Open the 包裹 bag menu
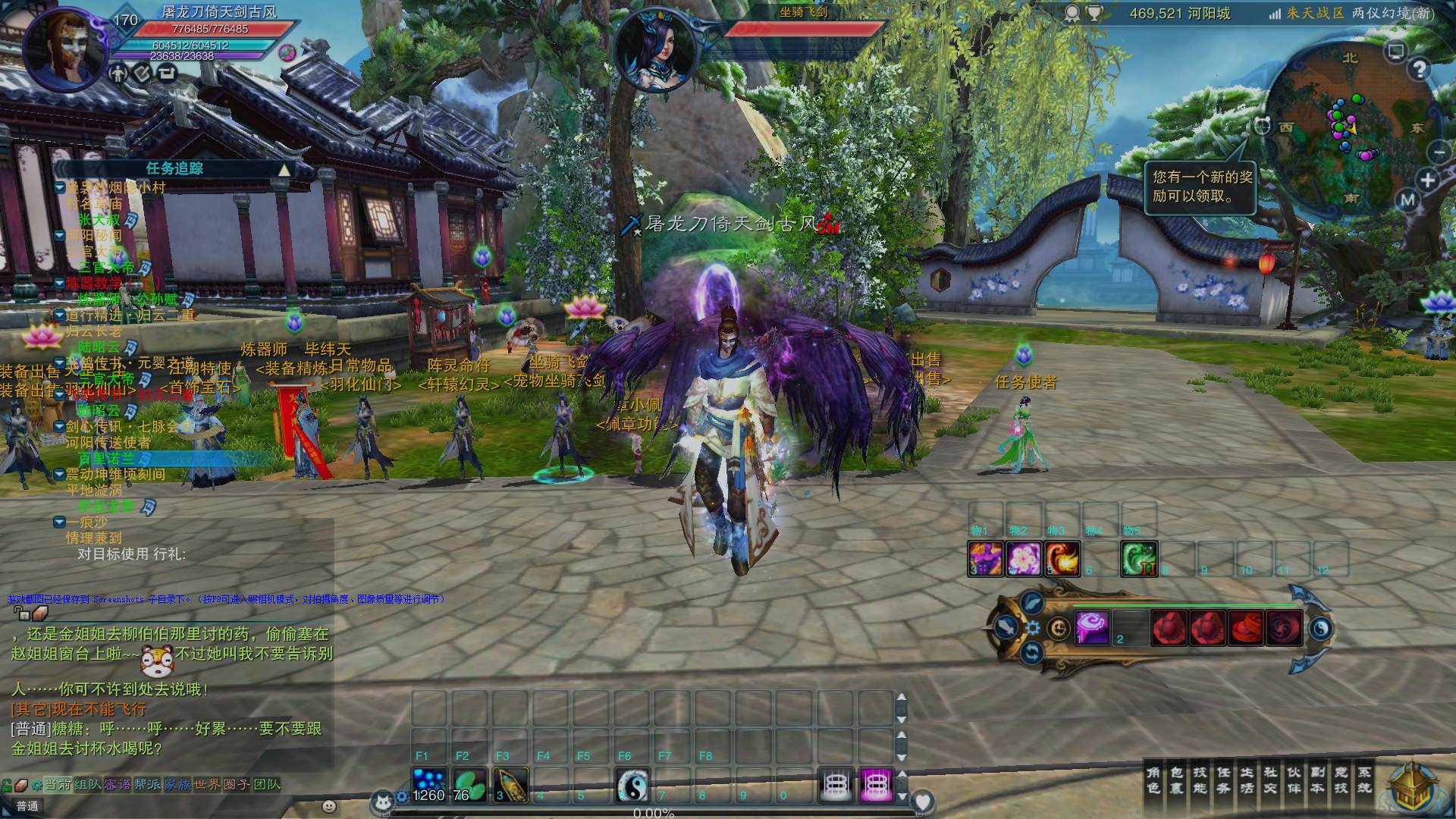This screenshot has height=819, width=1456. click(x=1177, y=780)
